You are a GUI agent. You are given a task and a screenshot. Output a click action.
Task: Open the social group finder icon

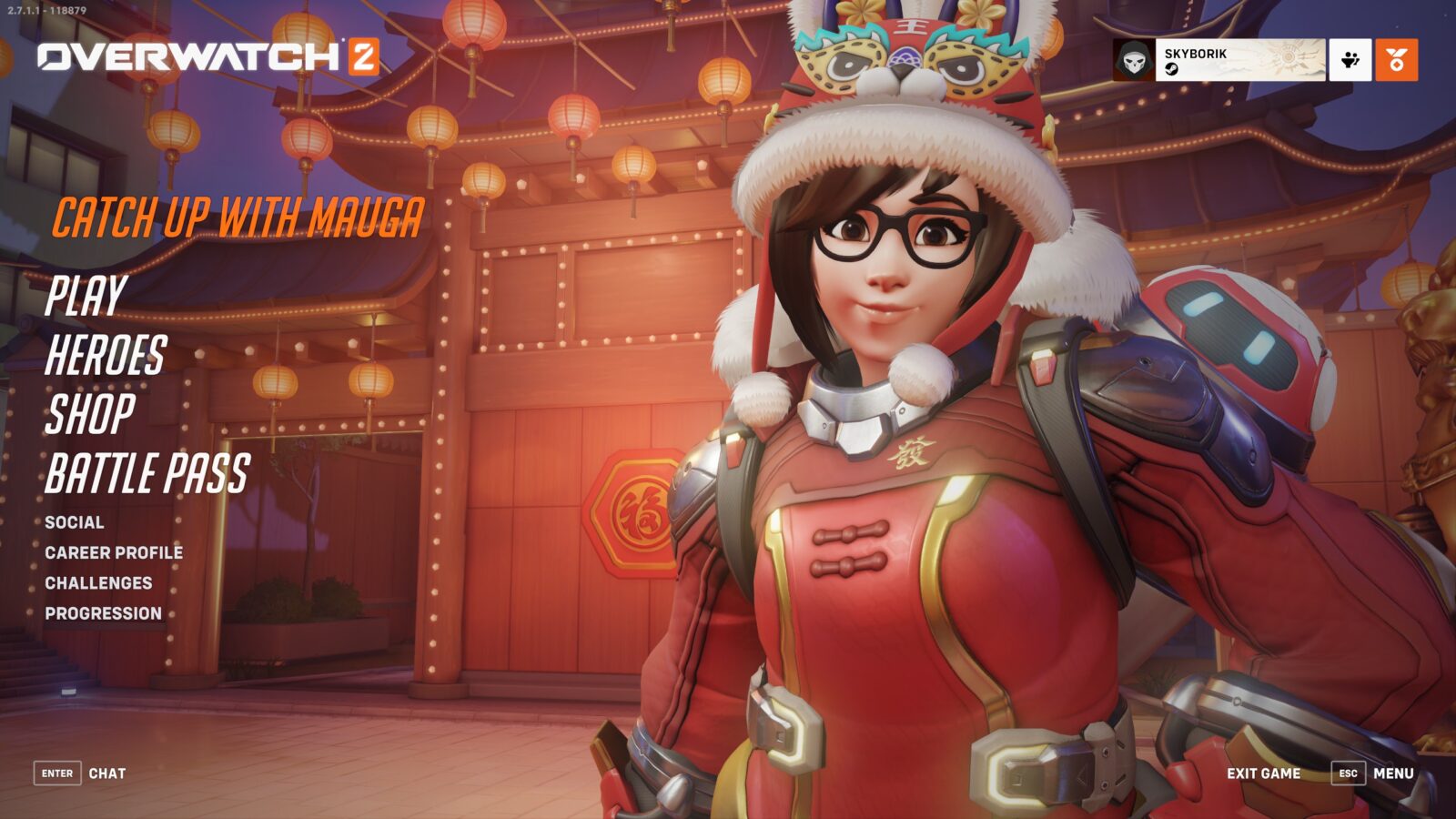(x=1350, y=60)
